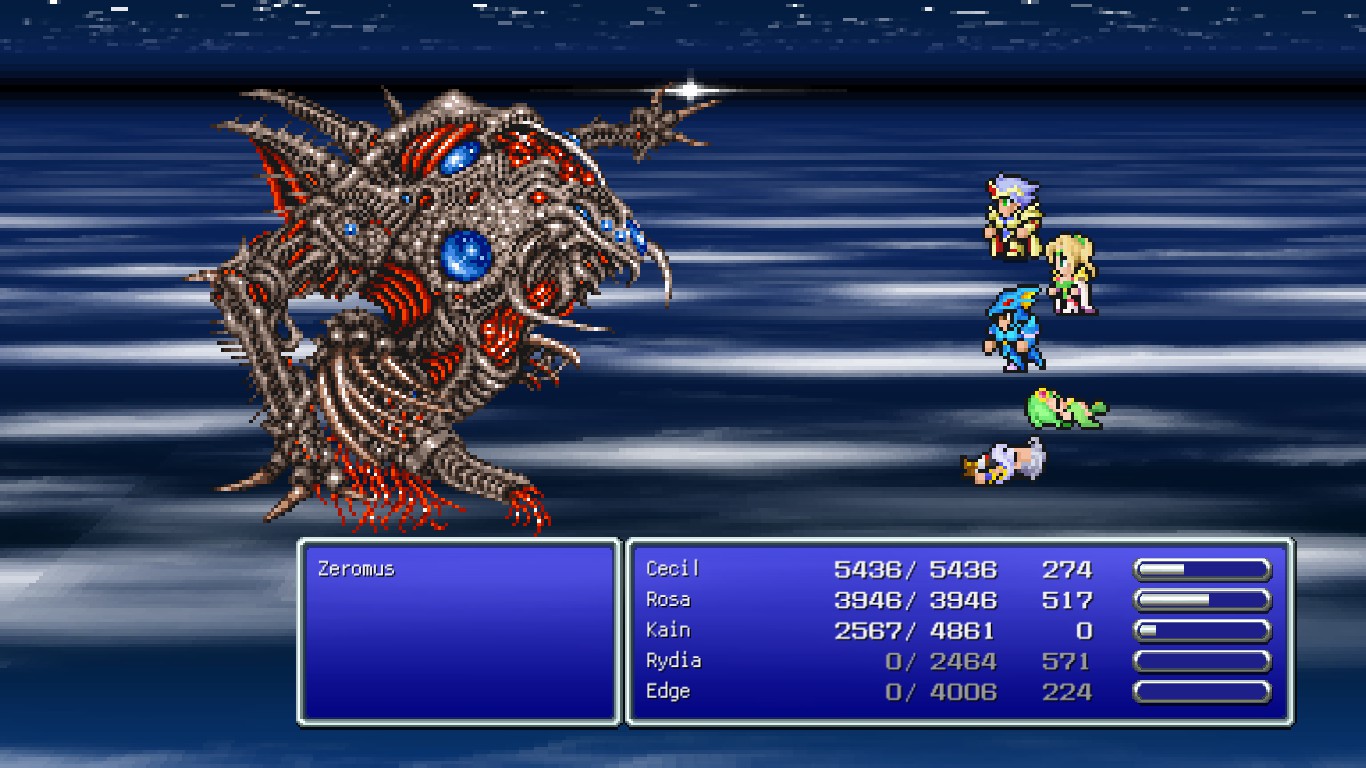Select the fallen Rydia sprite
The height and width of the screenshot is (768, 1366).
(x=1065, y=410)
